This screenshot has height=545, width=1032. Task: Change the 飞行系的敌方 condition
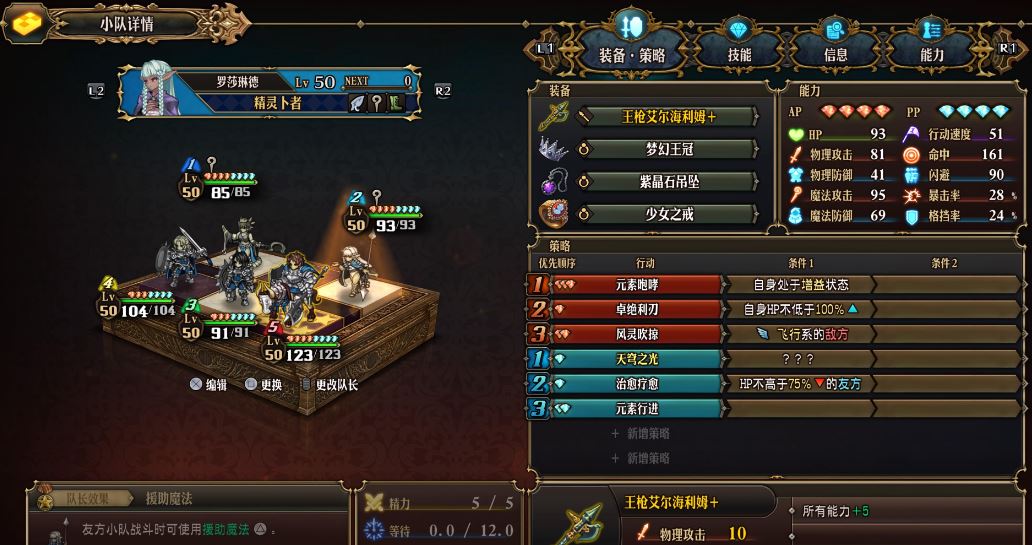800,334
